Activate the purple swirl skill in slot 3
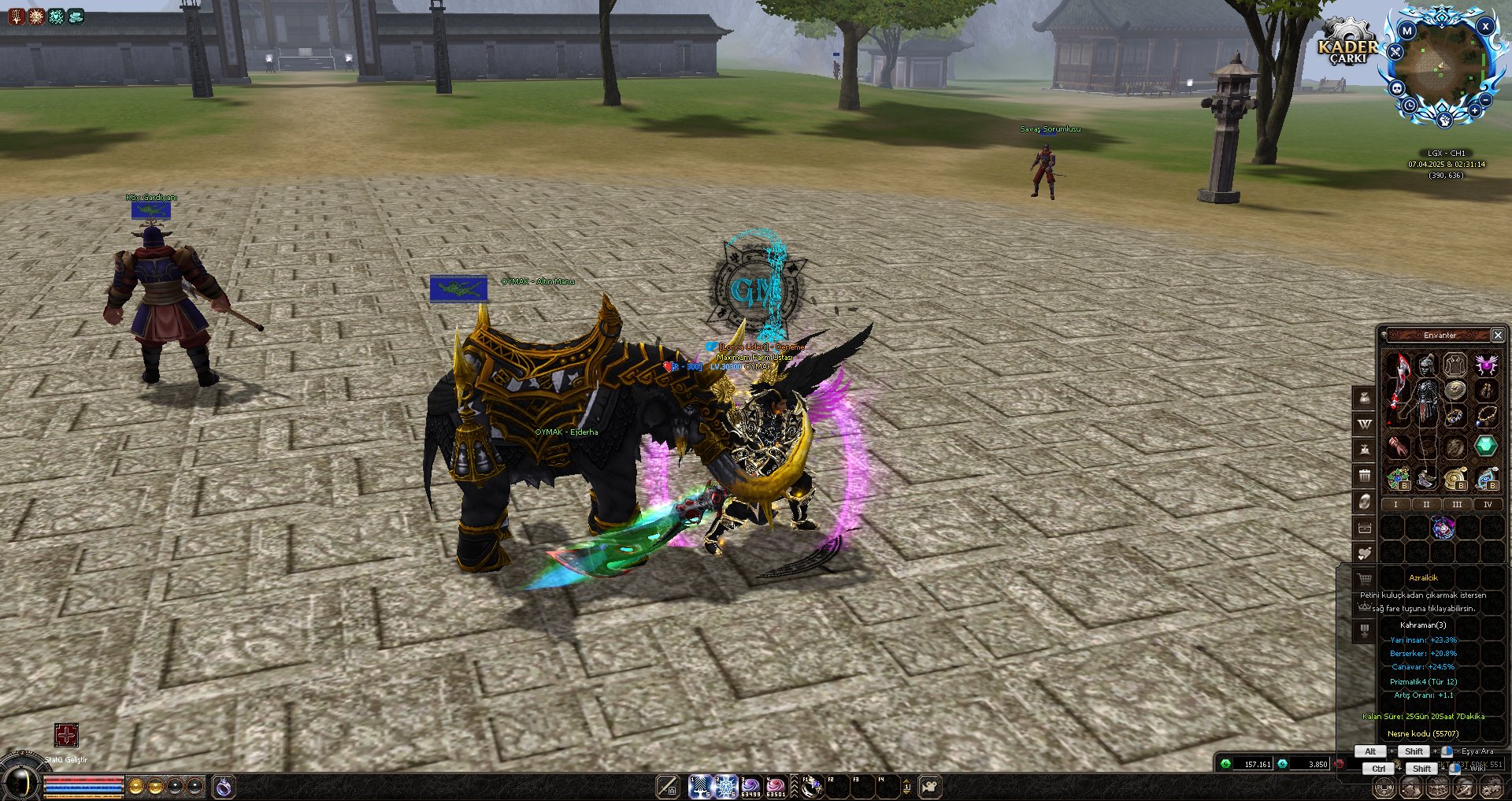The width and height of the screenshot is (1512, 801). pyautogui.click(x=750, y=786)
